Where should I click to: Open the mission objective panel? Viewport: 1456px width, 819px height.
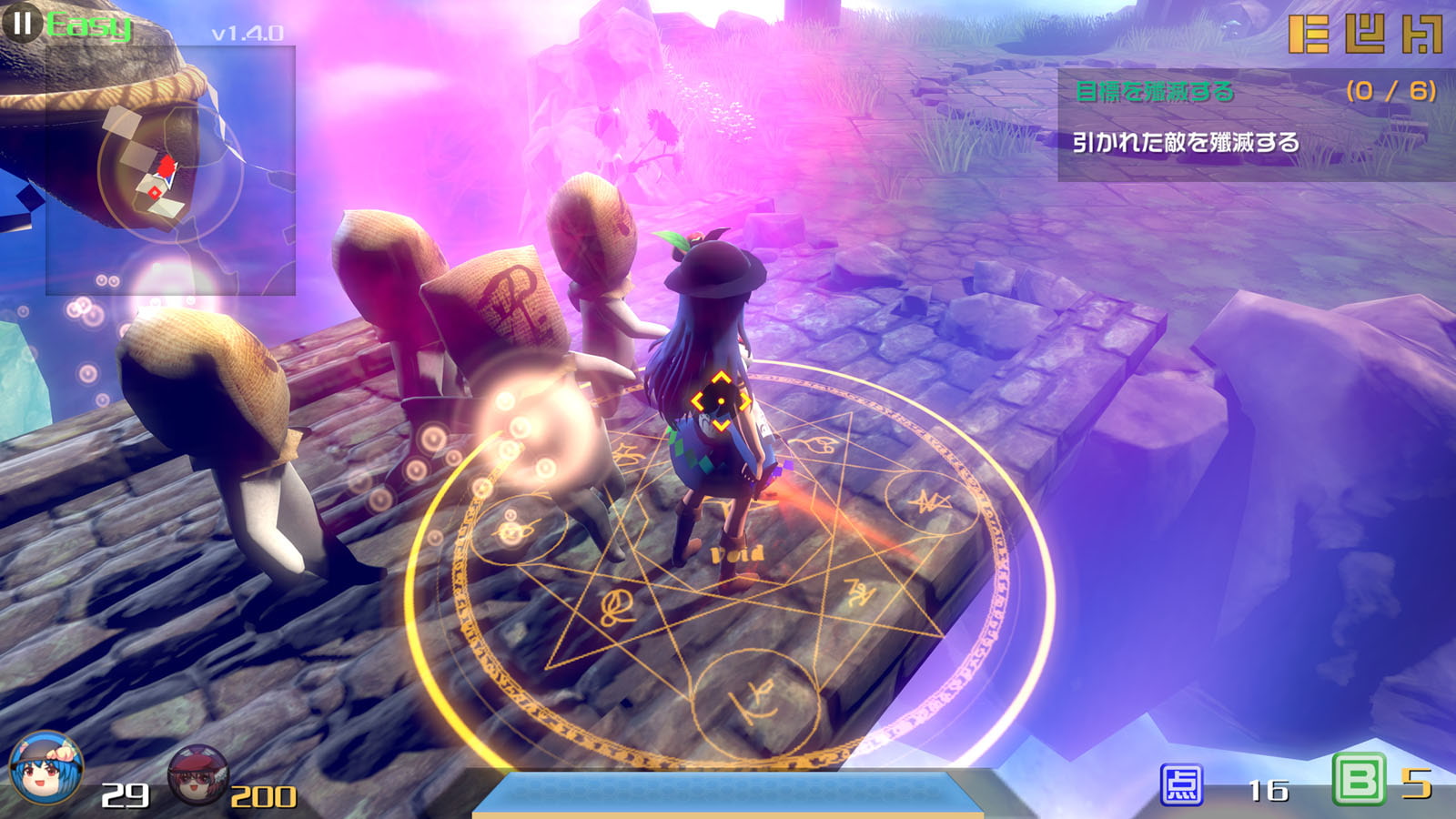tap(1256, 125)
